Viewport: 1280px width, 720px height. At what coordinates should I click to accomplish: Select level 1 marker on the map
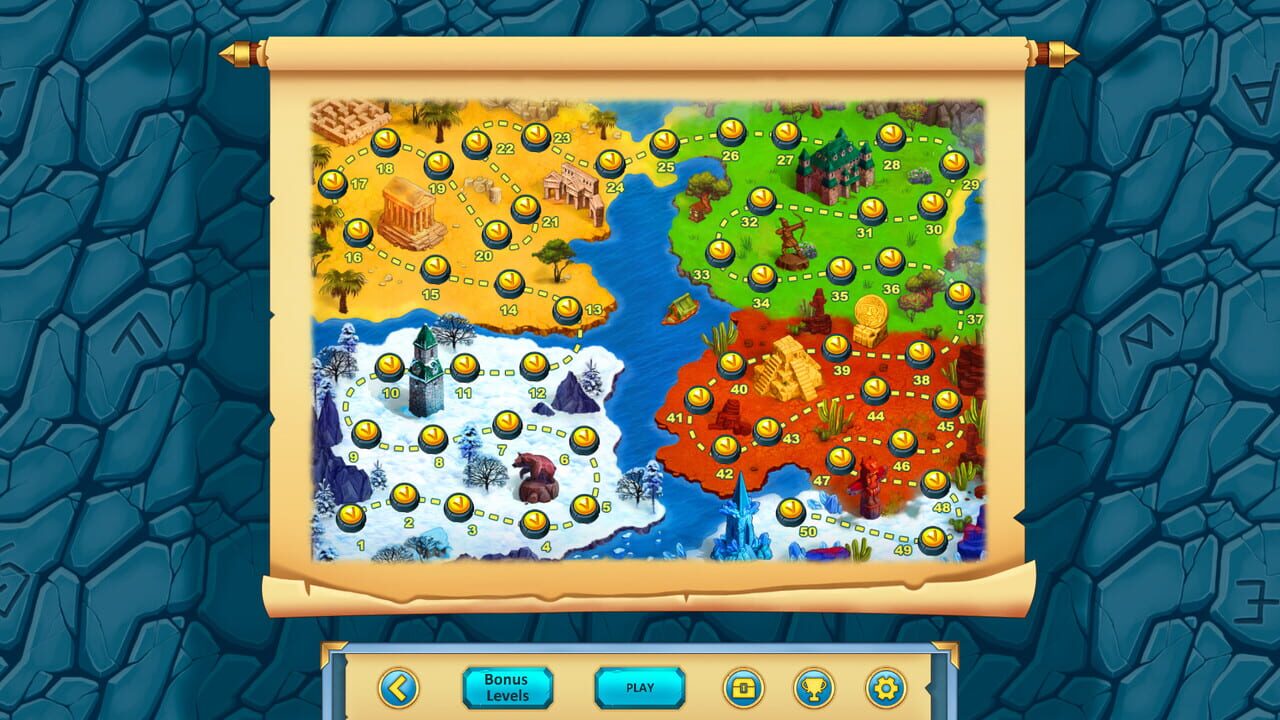(351, 517)
